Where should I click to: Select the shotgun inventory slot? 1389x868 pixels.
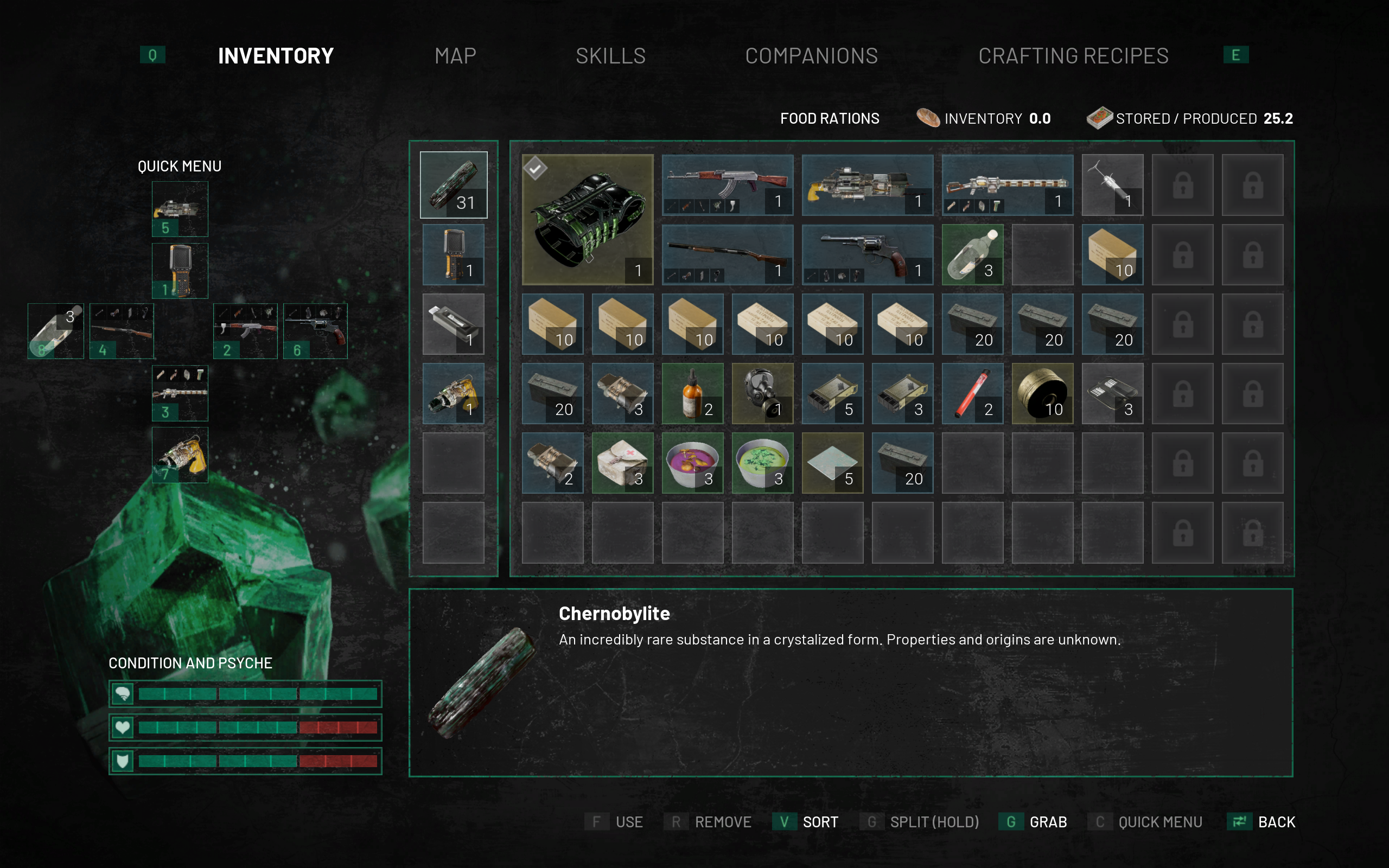pyautogui.click(x=727, y=254)
